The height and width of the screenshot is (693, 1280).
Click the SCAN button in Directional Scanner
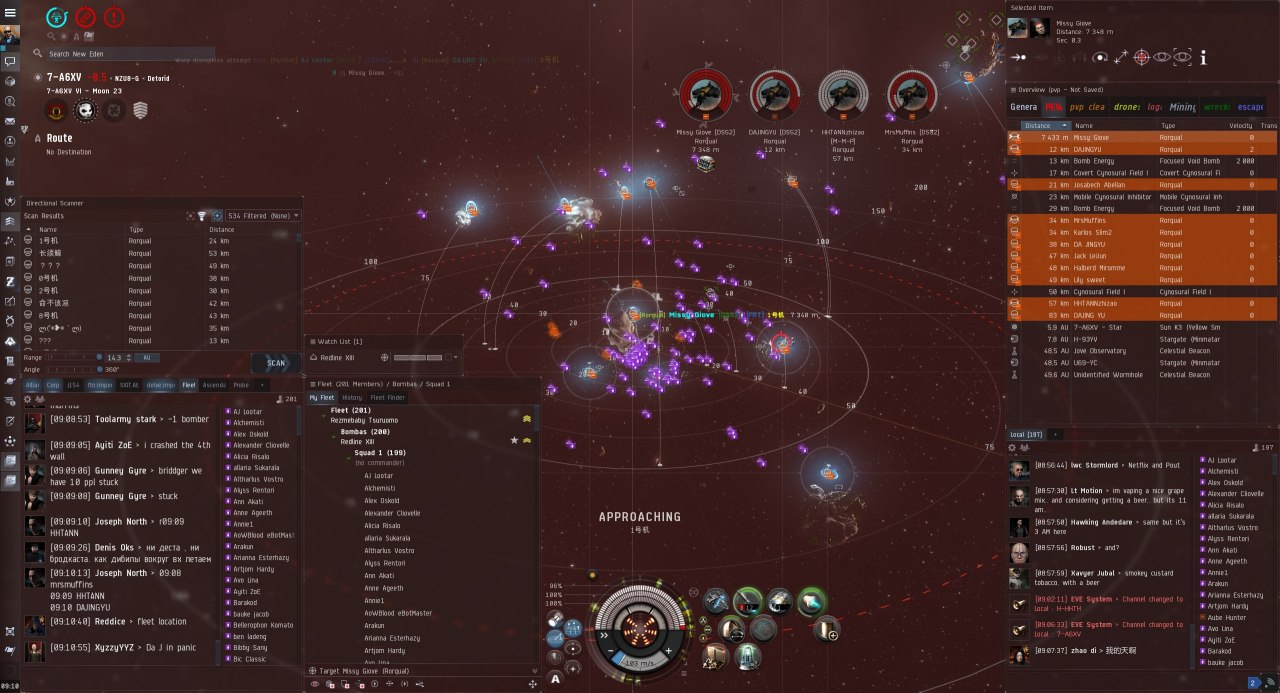click(x=275, y=363)
